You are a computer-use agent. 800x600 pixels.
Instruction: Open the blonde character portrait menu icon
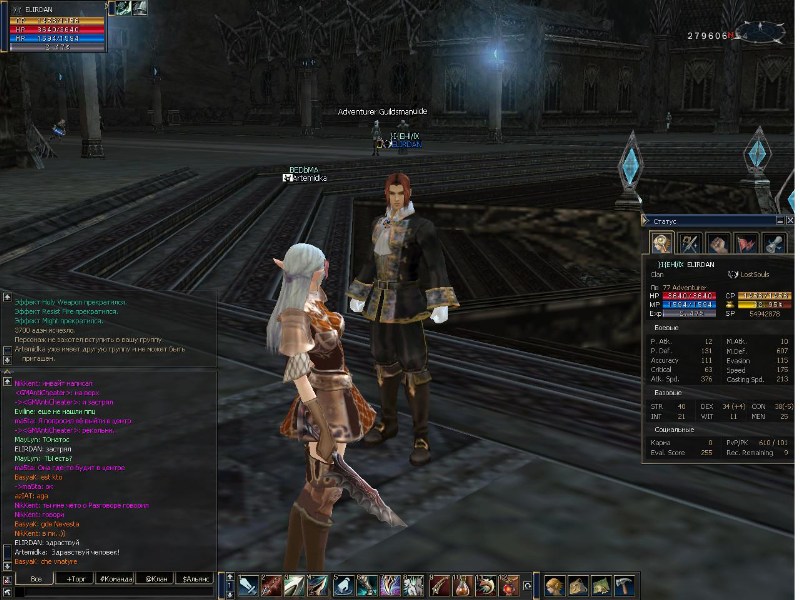tap(552, 585)
